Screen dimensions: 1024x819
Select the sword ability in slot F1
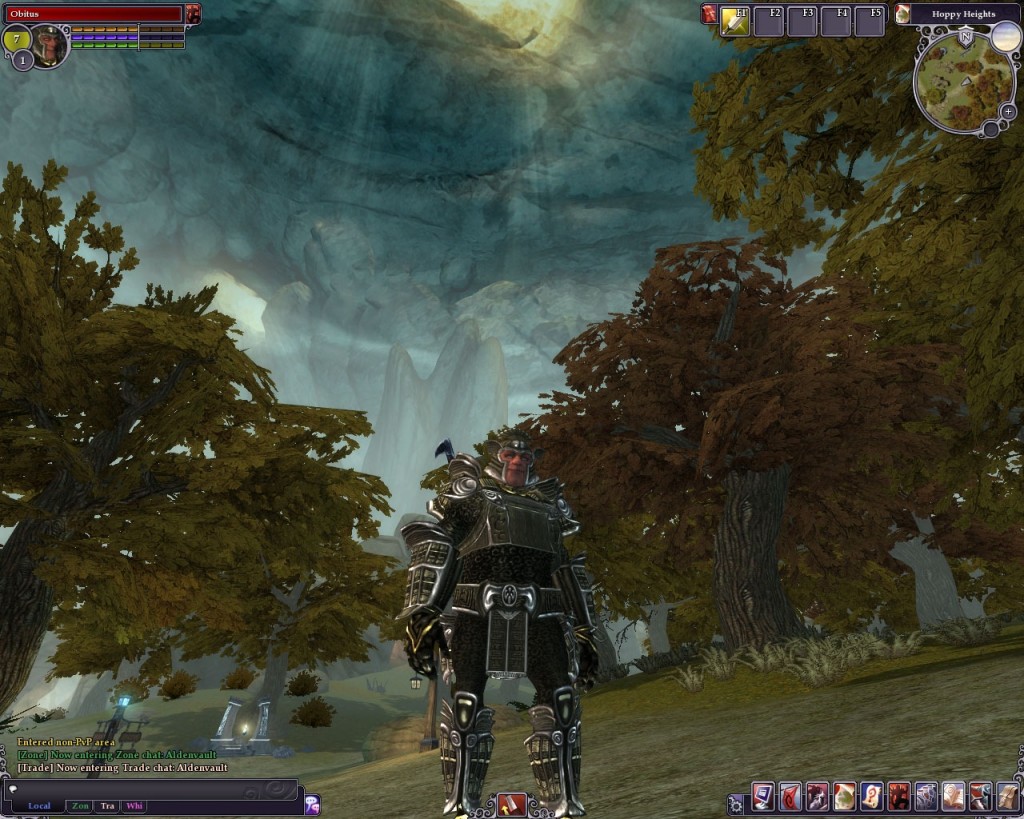pyautogui.click(x=735, y=21)
